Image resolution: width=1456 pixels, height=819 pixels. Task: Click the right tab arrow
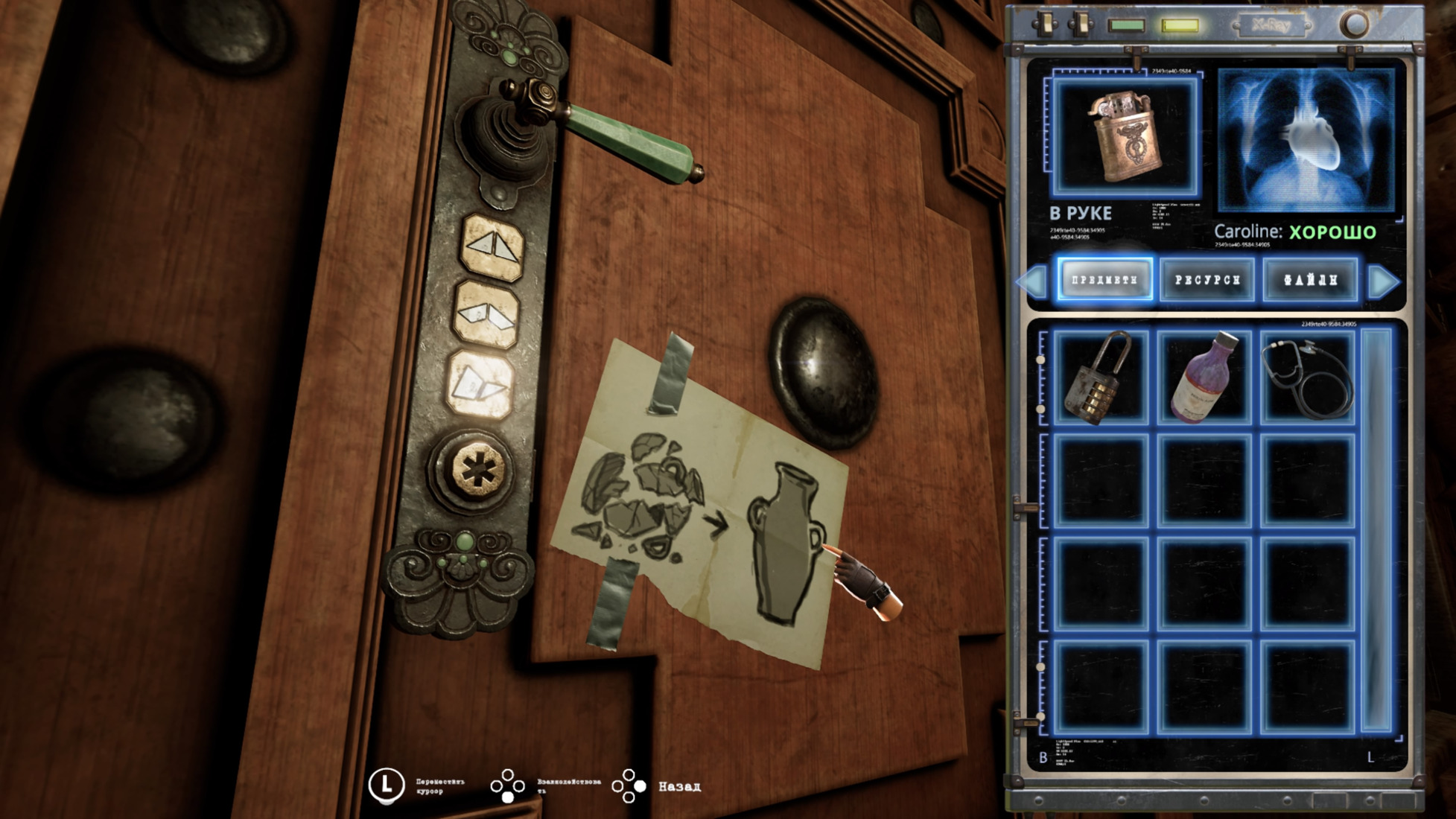(1383, 281)
